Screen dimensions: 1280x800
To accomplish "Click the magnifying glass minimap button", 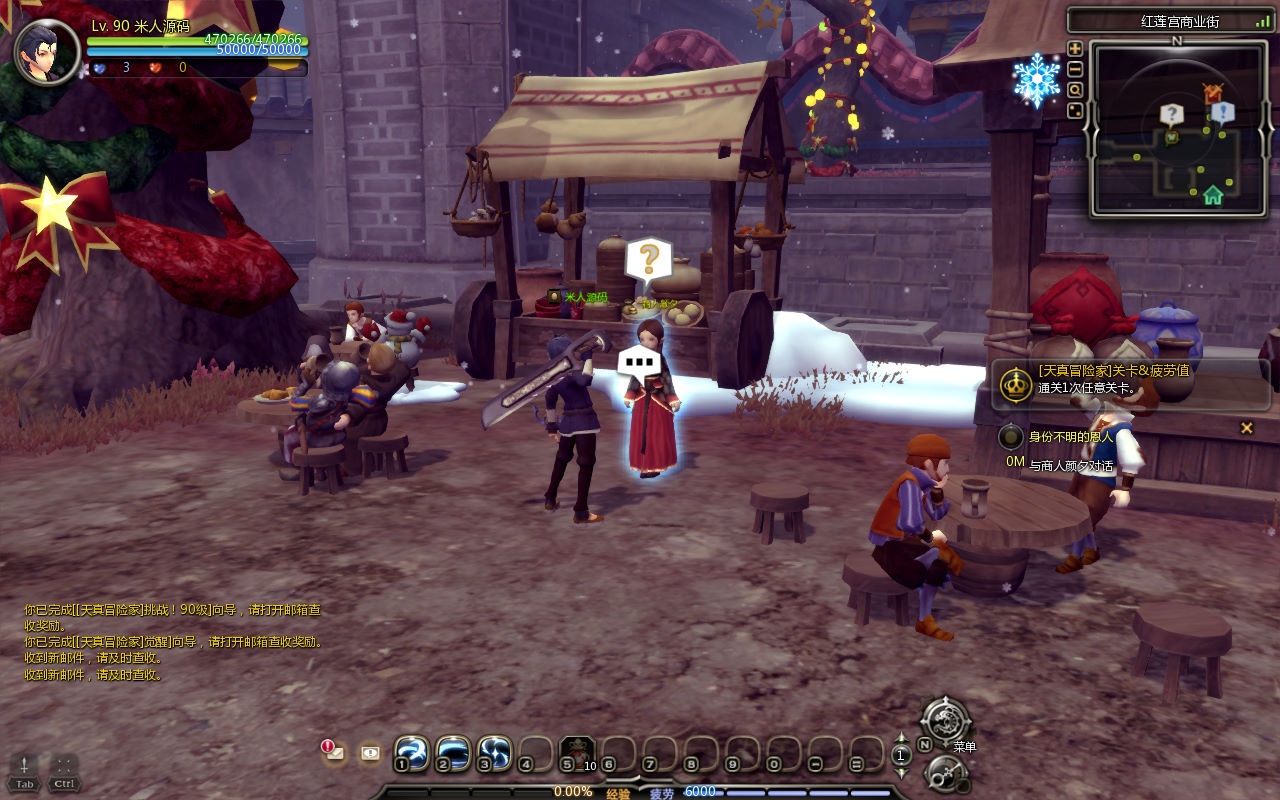I will coord(1075,90).
